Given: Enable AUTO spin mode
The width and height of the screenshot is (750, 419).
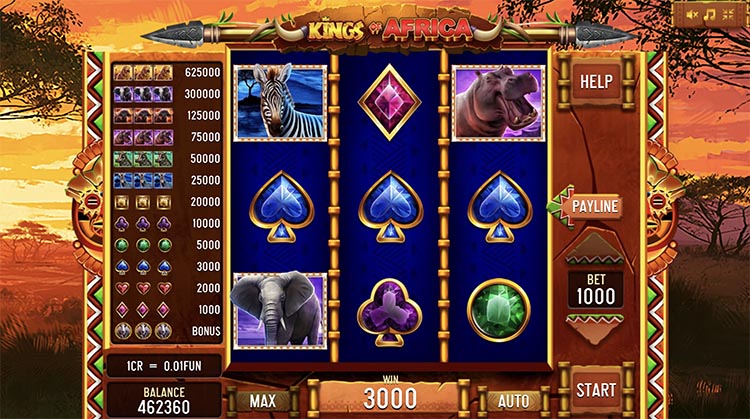Looking at the screenshot, I should click(512, 400).
